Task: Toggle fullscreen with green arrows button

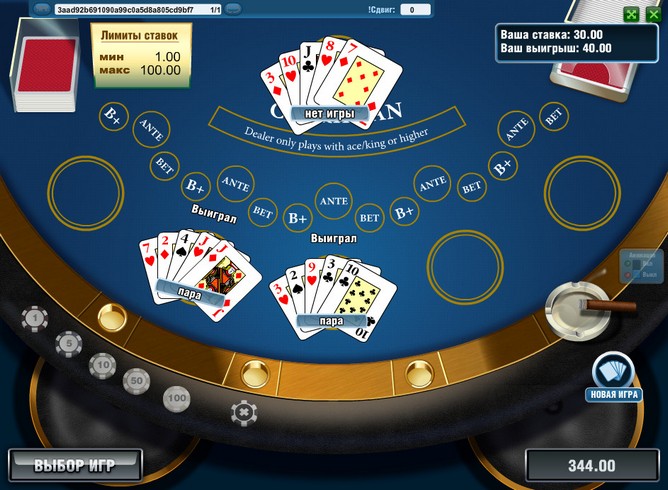Action: point(632,14)
